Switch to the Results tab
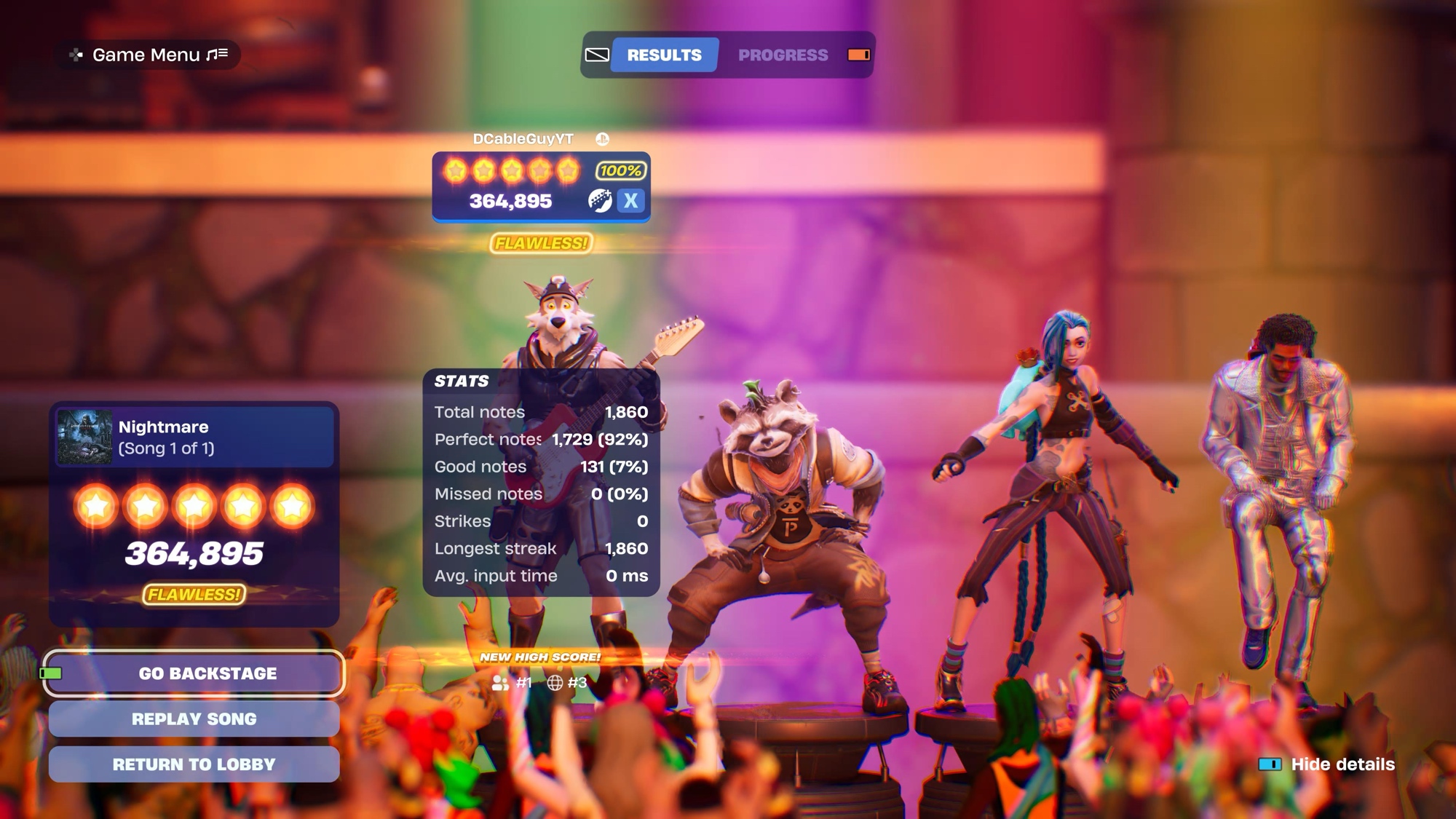 (x=664, y=55)
